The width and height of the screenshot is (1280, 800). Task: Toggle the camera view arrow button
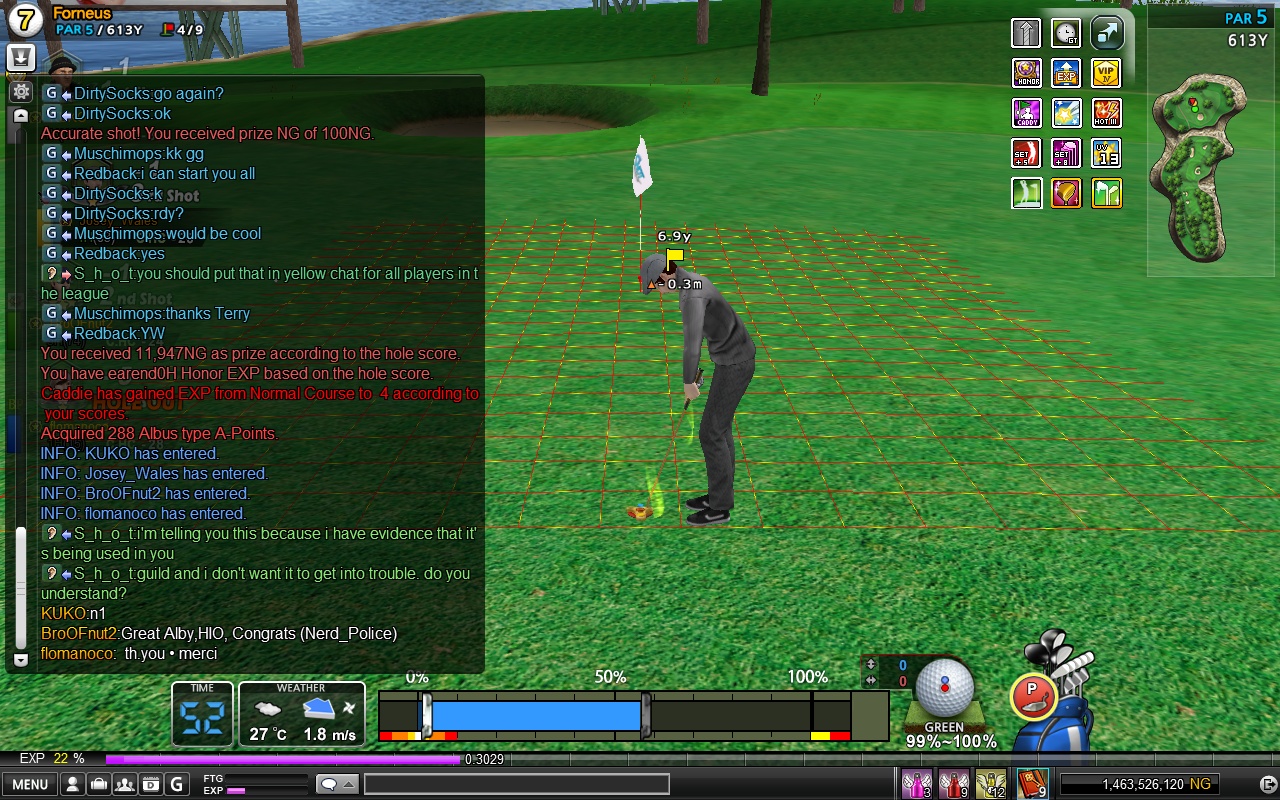click(1106, 33)
